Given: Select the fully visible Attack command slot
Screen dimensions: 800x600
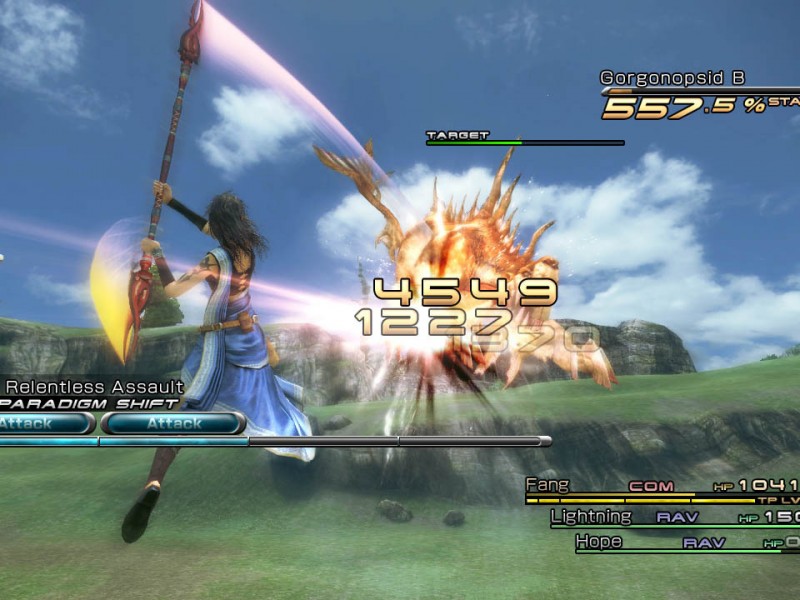Looking at the screenshot, I should click(174, 424).
